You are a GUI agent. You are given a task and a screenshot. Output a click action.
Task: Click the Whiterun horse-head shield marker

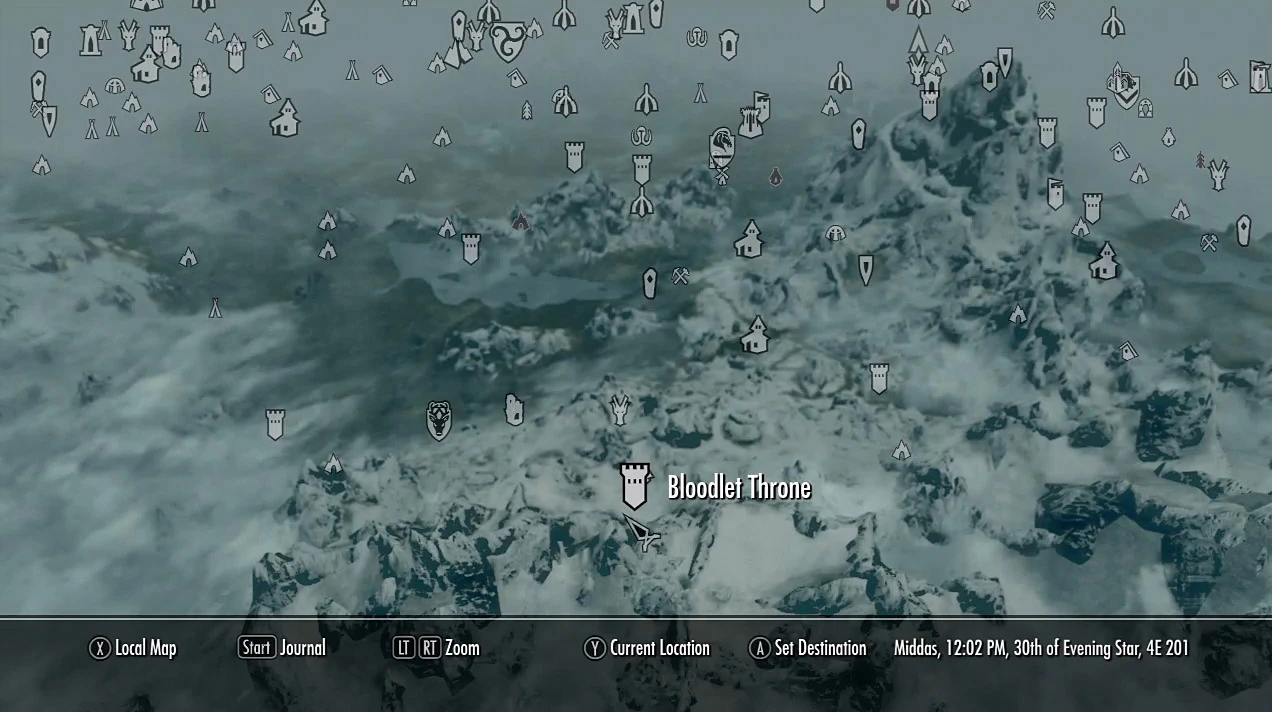pyautogui.click(x=722, y=146)
